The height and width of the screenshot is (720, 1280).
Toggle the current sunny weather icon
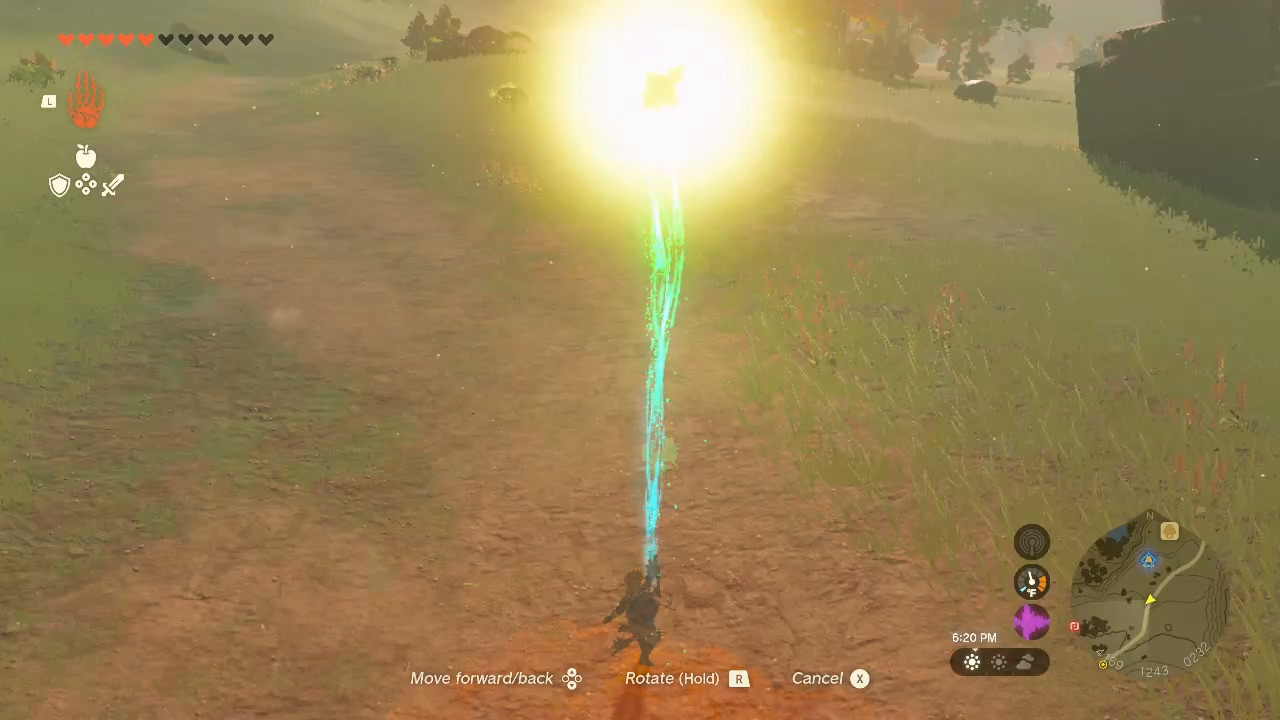click(x=972, y=662)
